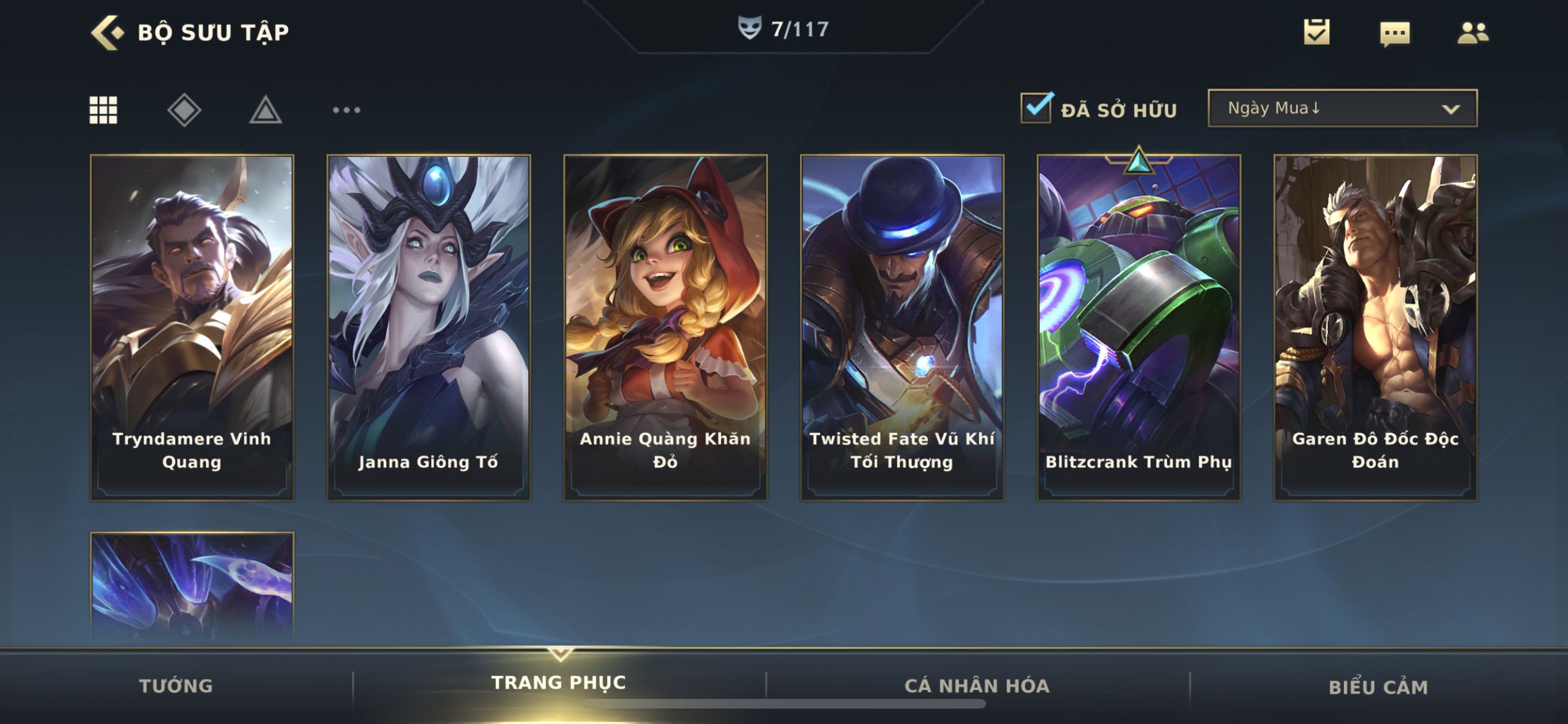Viewport: 1568px width, 724px height.
Task: Open the chat bubble icon
Action: pos(1395,33)
